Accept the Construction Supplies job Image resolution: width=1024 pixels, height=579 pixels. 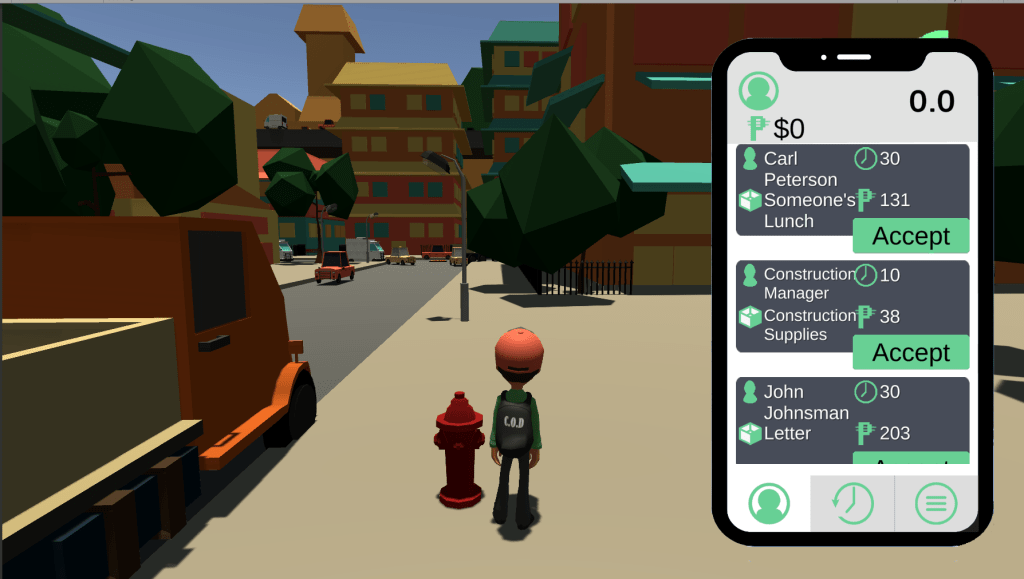(910, 352)
